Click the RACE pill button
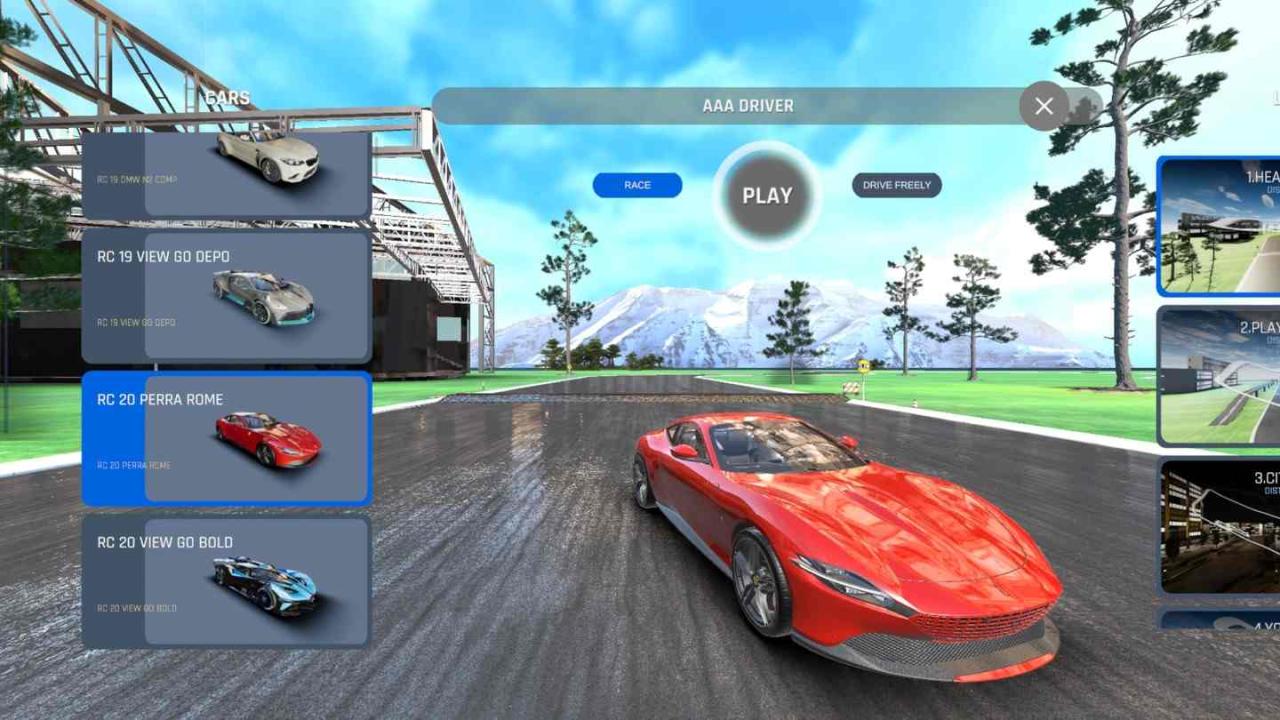 [x=636, y=185]
